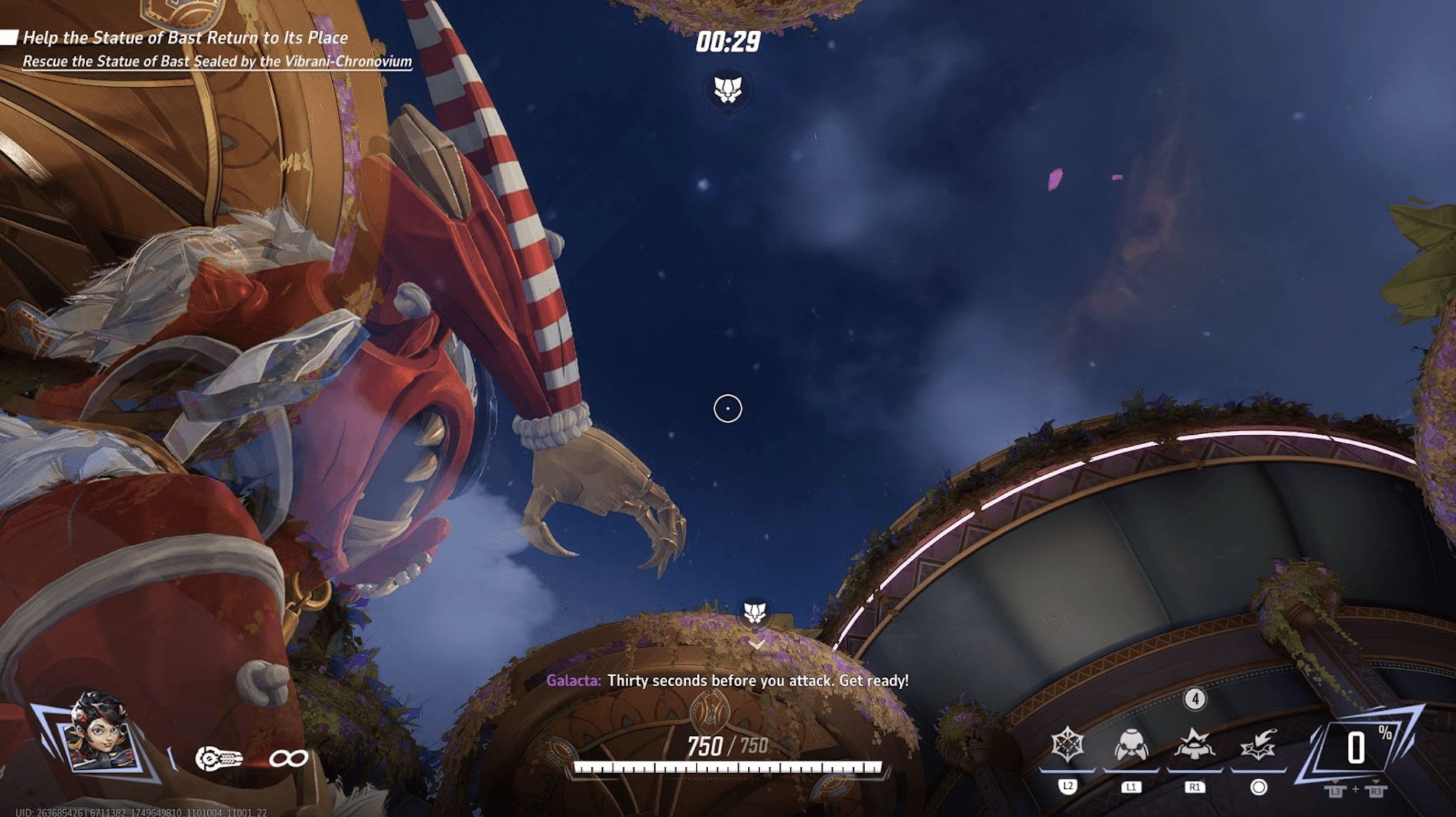The image size is (1456, 817).
Task: Select the panther objective icon under the timer
Action: (x=727, y=90)
